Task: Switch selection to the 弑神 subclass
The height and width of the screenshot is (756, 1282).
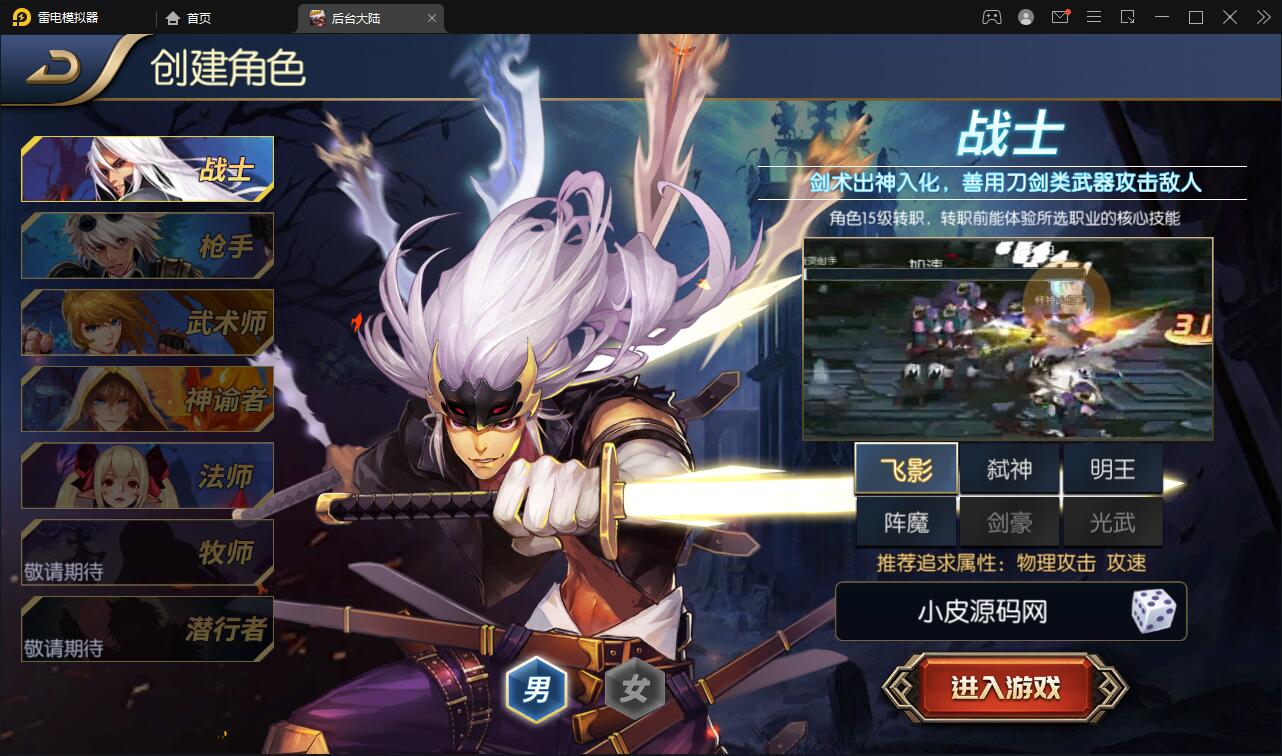Action: pyautogui.click(x=1009, y=467)
